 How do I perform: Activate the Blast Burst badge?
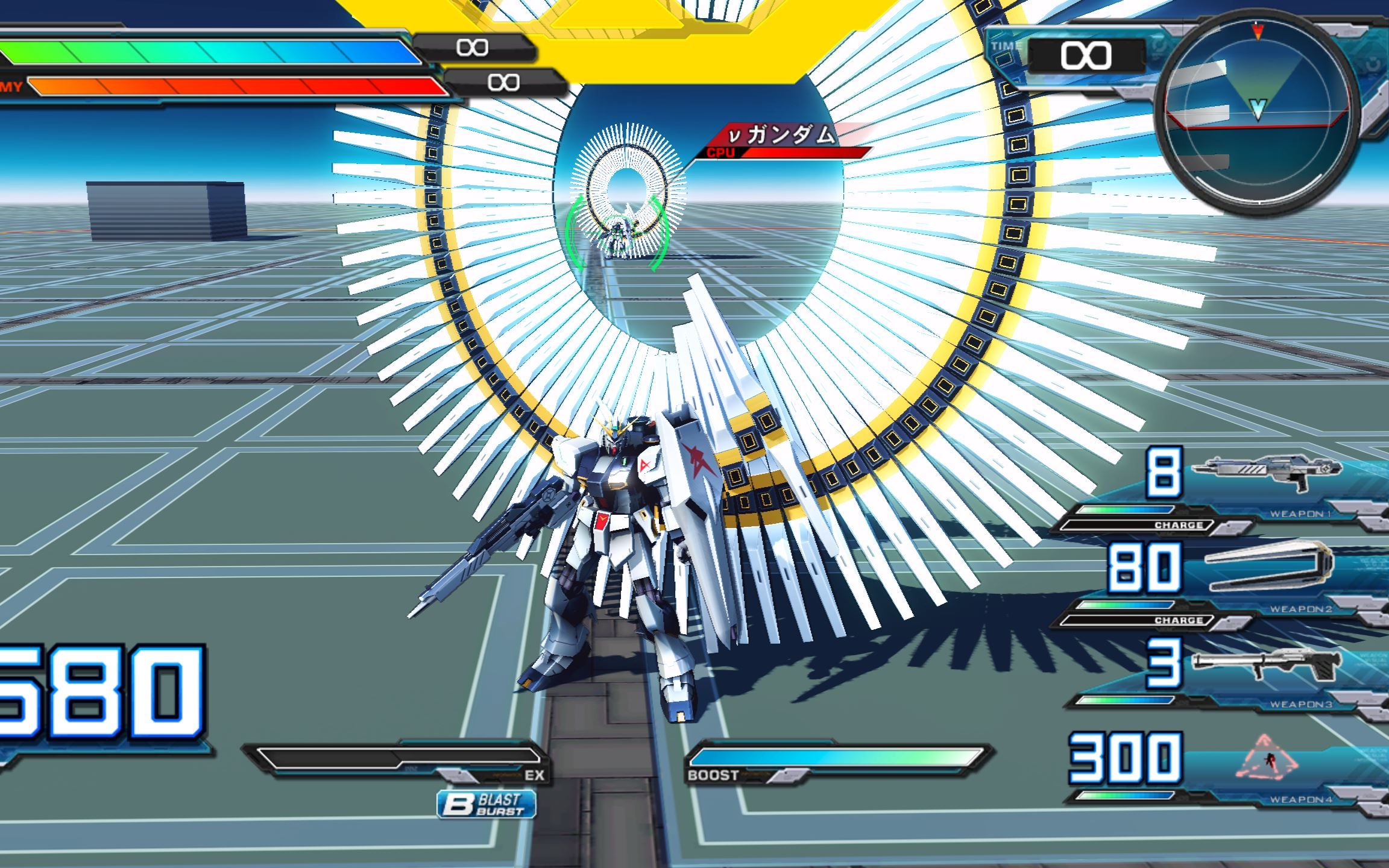[487, 804]
